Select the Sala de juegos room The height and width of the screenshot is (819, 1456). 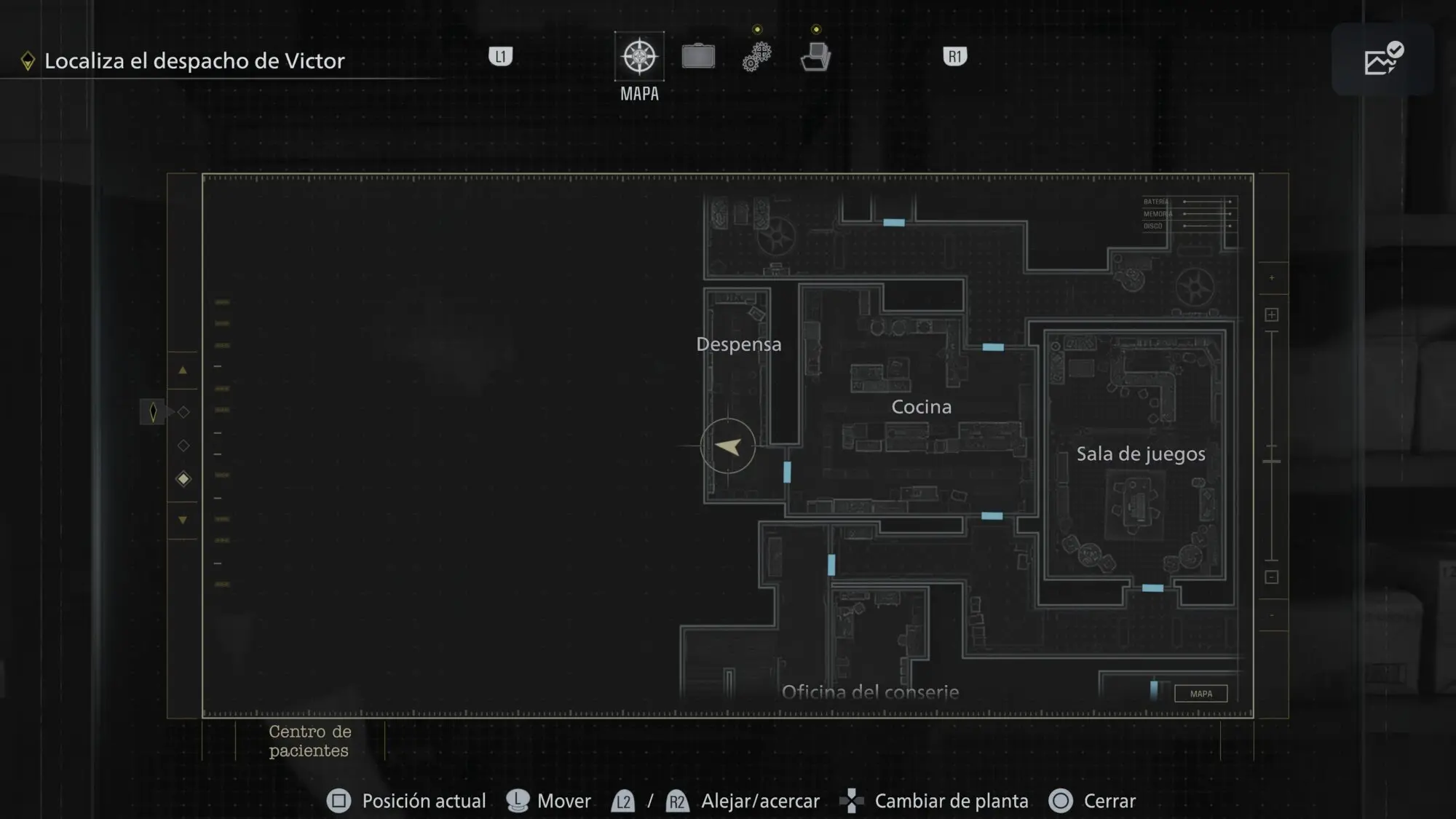(x=1140, y=454)
